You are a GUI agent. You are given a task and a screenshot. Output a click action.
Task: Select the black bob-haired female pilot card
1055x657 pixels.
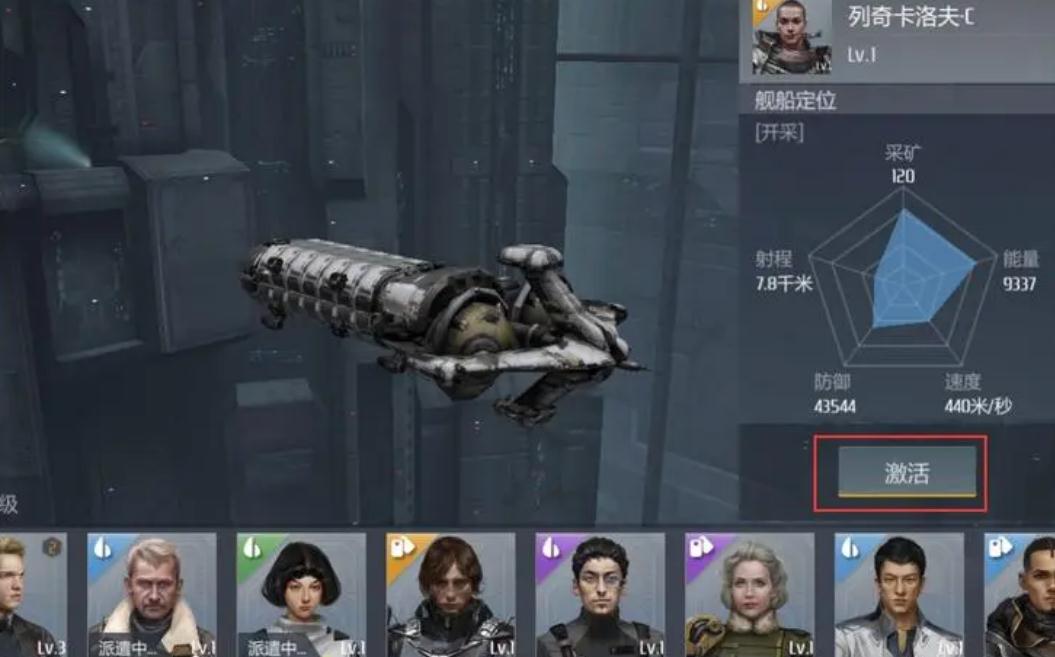(x=301, y=595)
